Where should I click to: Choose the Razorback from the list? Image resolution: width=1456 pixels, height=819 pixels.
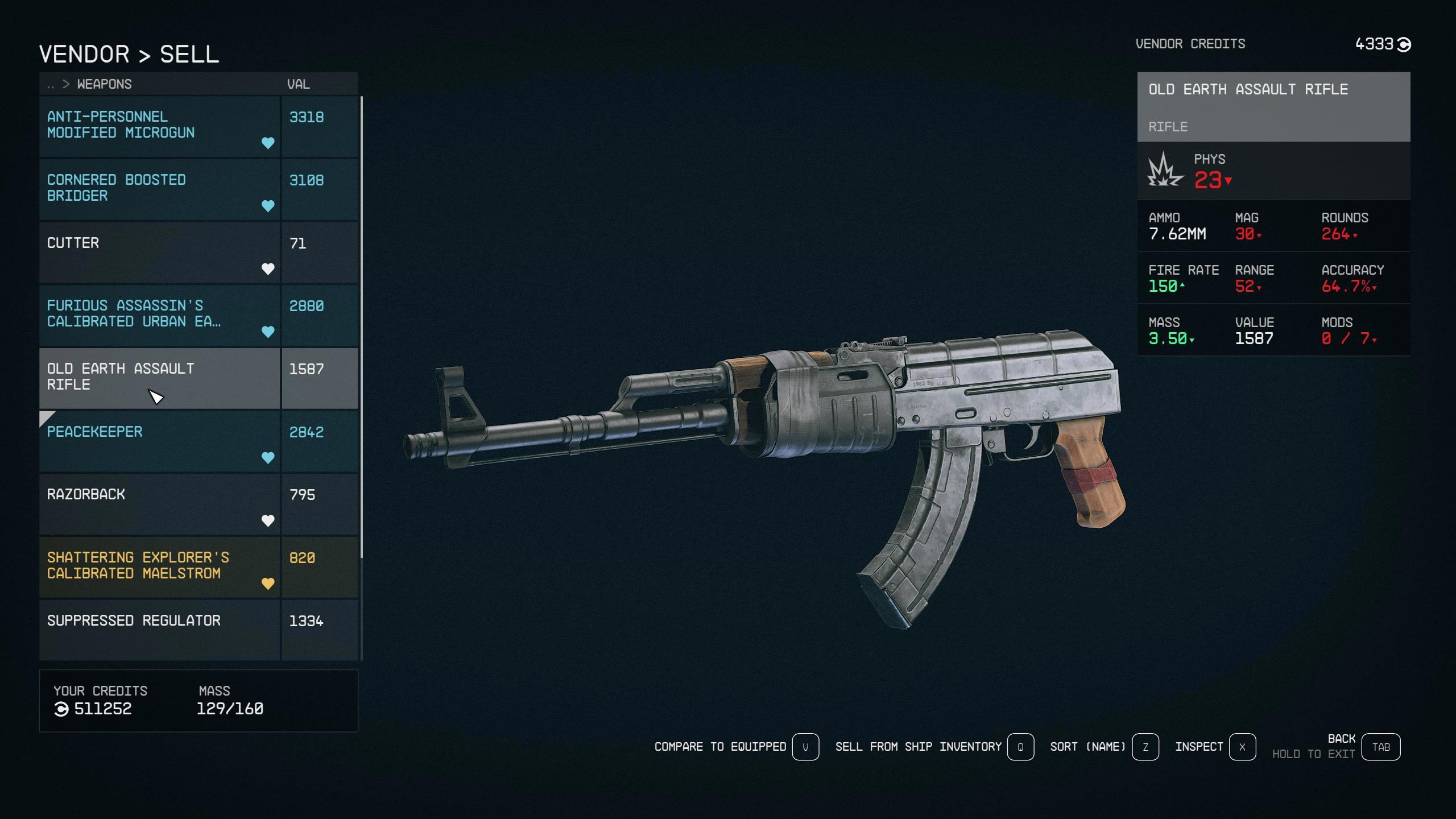[x=159, y=504]
